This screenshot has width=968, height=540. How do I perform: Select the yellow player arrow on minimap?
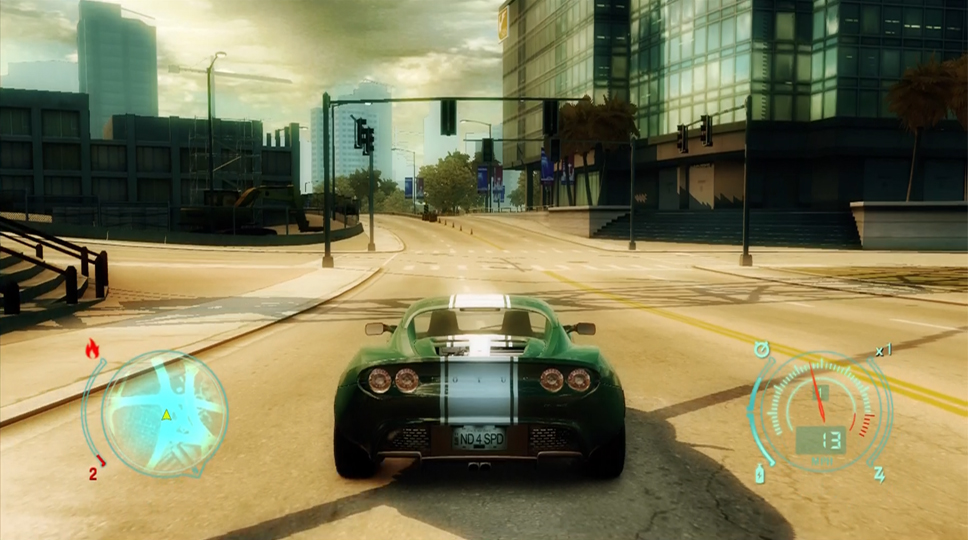click(166, 414)
